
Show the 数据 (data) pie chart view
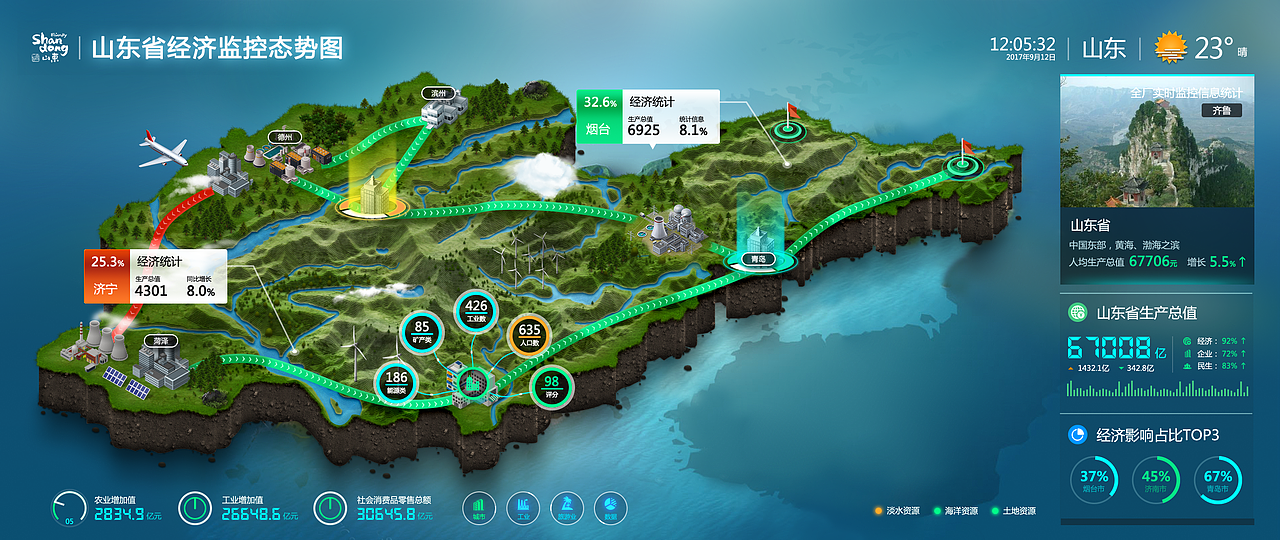pyautogui.click(x=611, y=508)
